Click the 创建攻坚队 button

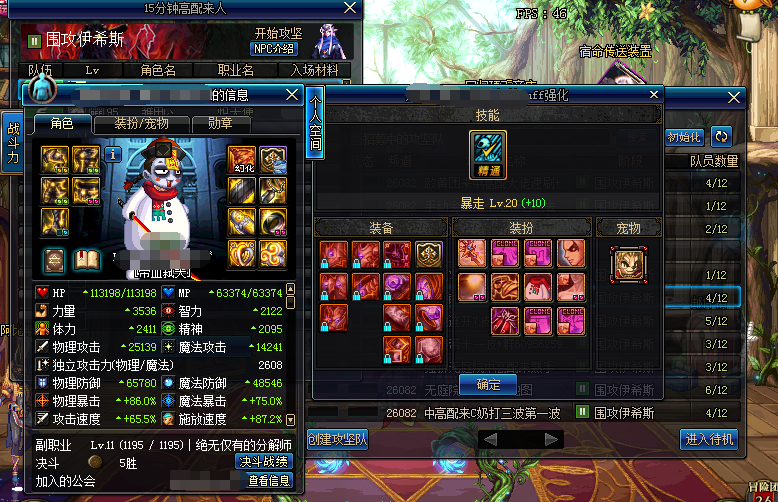point(336,439)
